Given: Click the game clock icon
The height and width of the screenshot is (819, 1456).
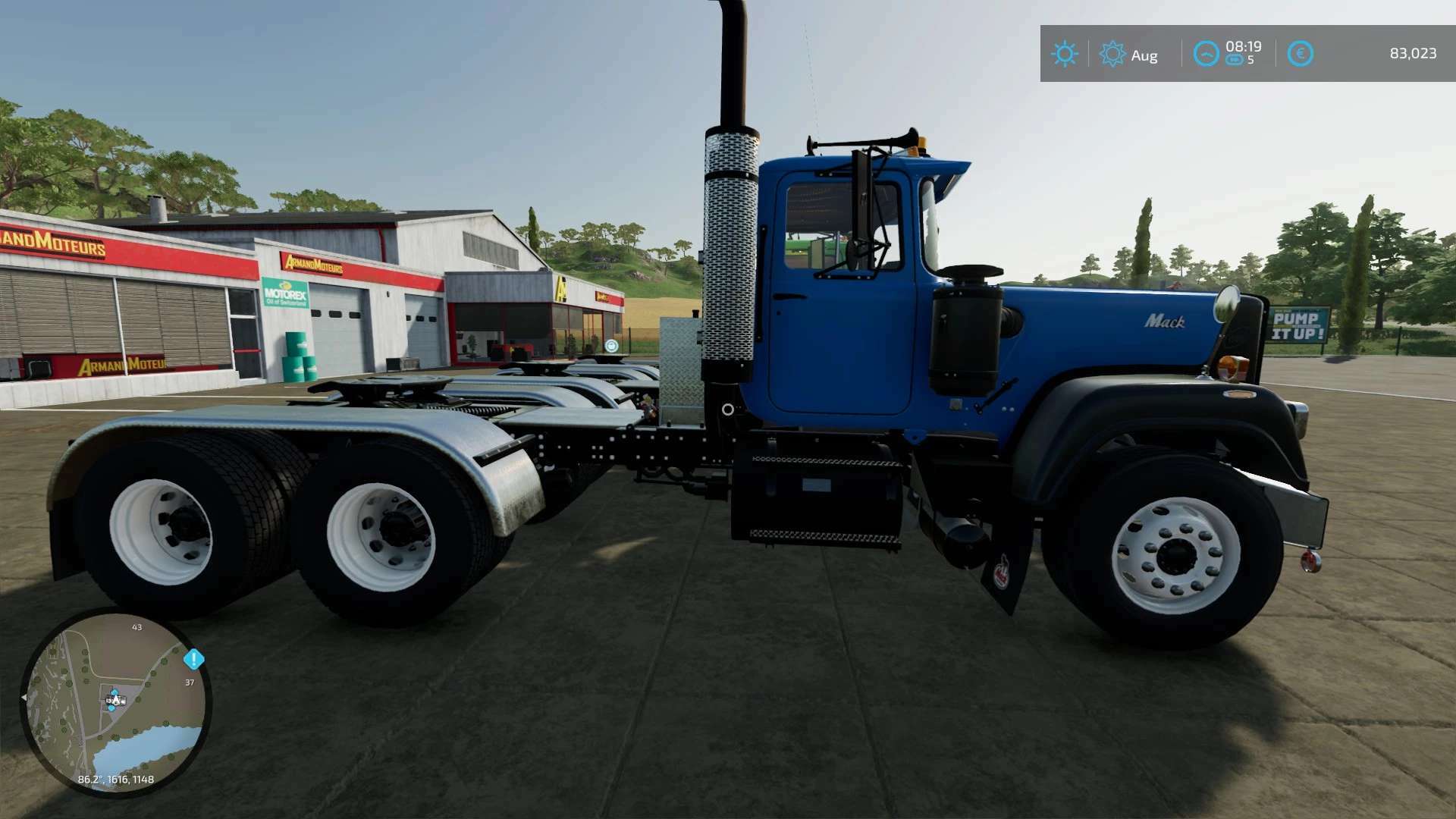Looking at the screenshot, I should point(1206,54).
